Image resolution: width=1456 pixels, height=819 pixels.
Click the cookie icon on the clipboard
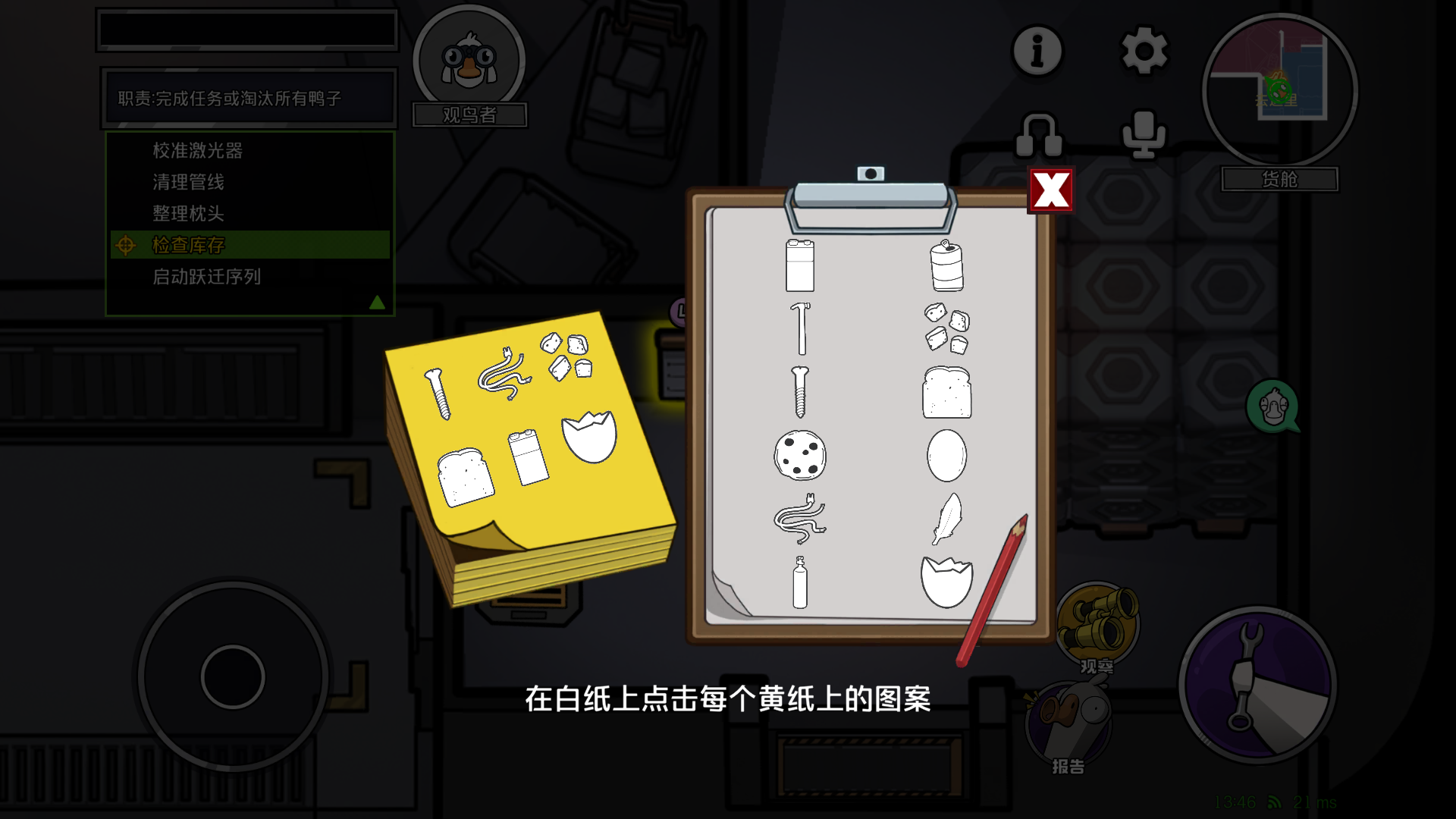coord(799,456)
